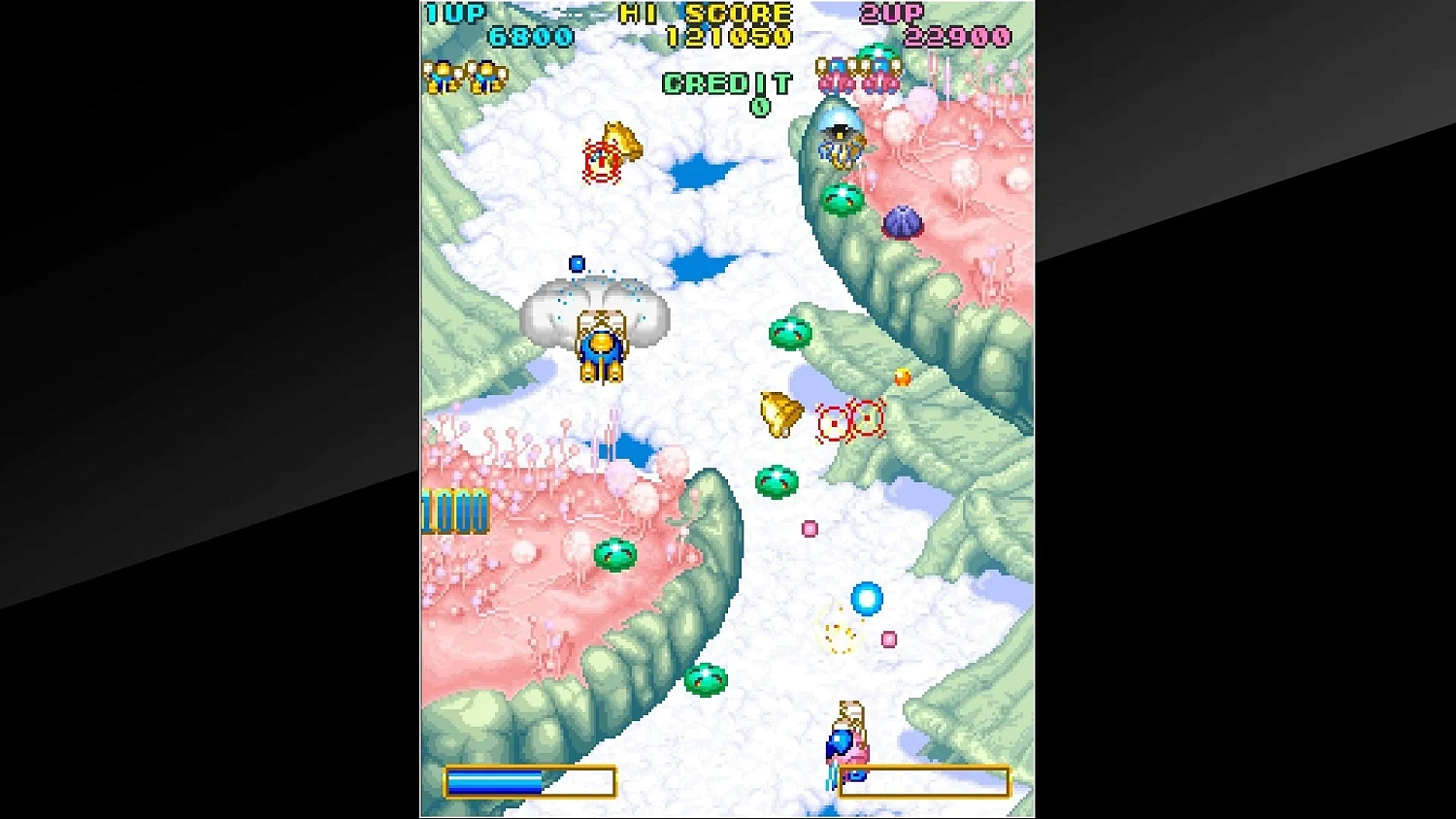The height and width of the screenshot is (819, 1456).
Task: Select the blue orb projectile near screen center-right
Action: [x=867, y=598]
